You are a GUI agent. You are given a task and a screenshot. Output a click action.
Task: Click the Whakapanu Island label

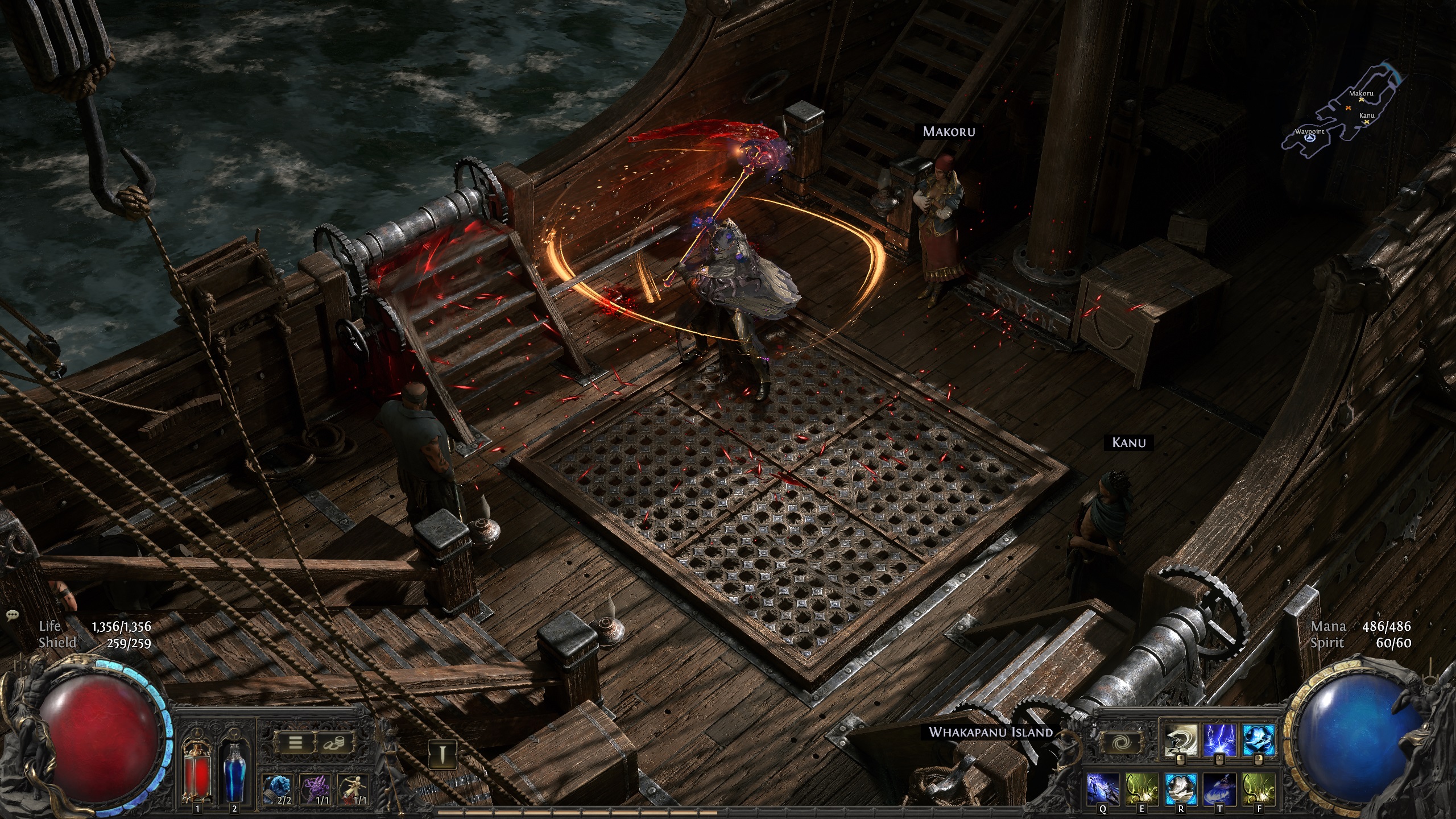click(991, 732)
